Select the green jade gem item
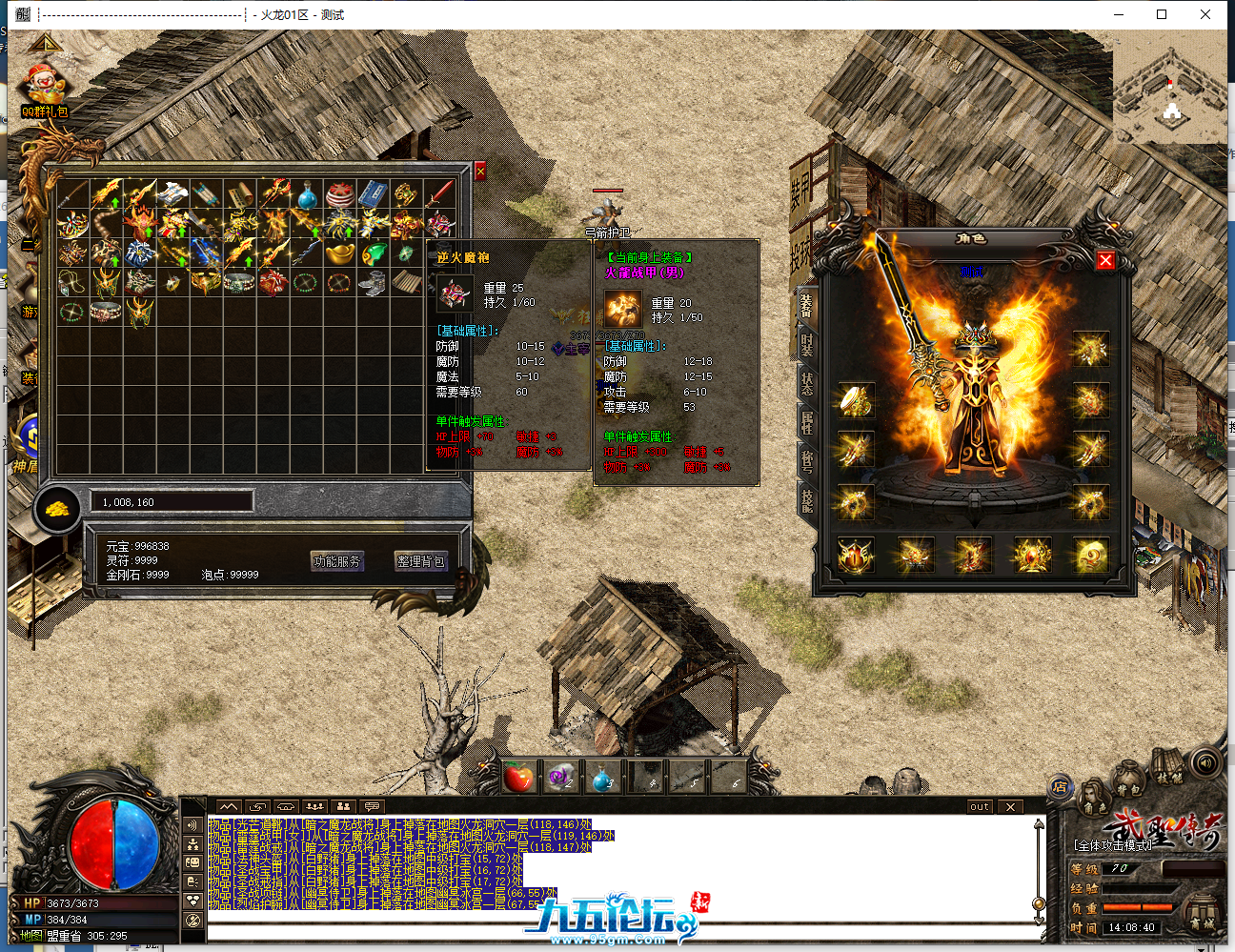1235x952 pixels. click(375, 253)
